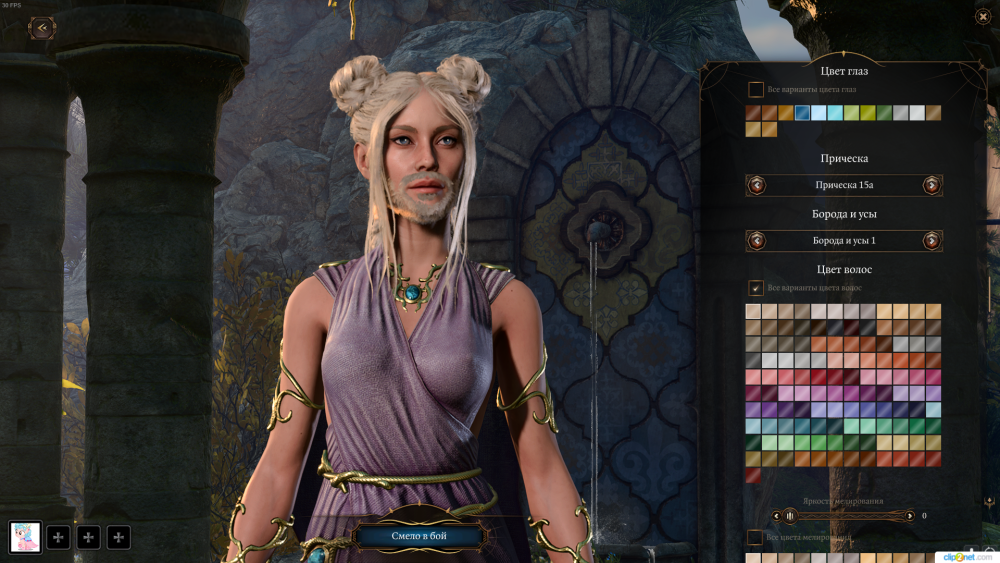Choose the previous 'Борода и усы' option
1000x563 pixels.
click(757, 240)
